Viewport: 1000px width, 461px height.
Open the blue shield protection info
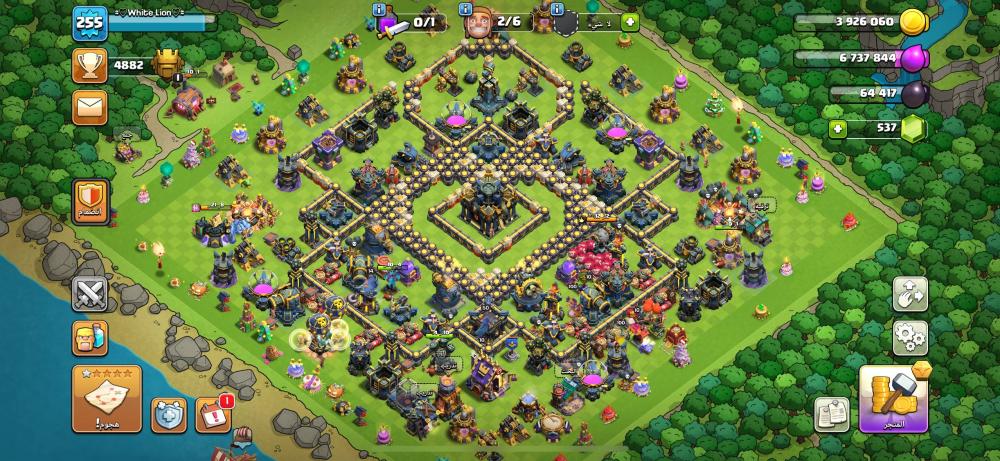point(167,414)
